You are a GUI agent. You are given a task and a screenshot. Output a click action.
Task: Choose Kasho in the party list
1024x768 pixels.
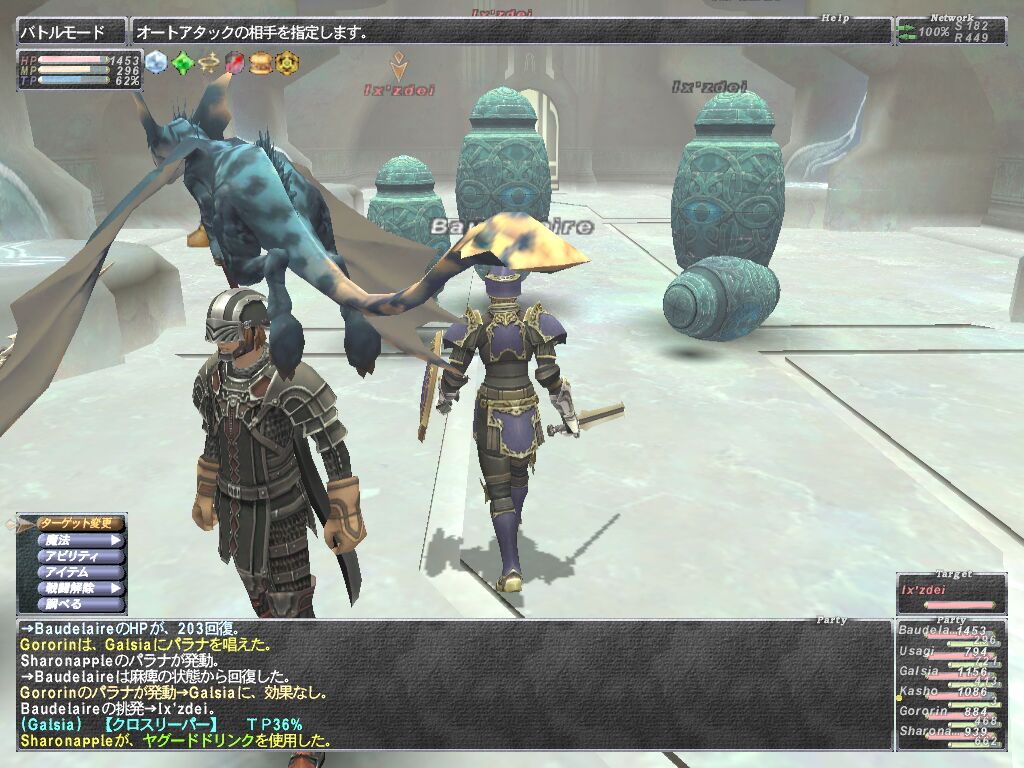[950, 692]
